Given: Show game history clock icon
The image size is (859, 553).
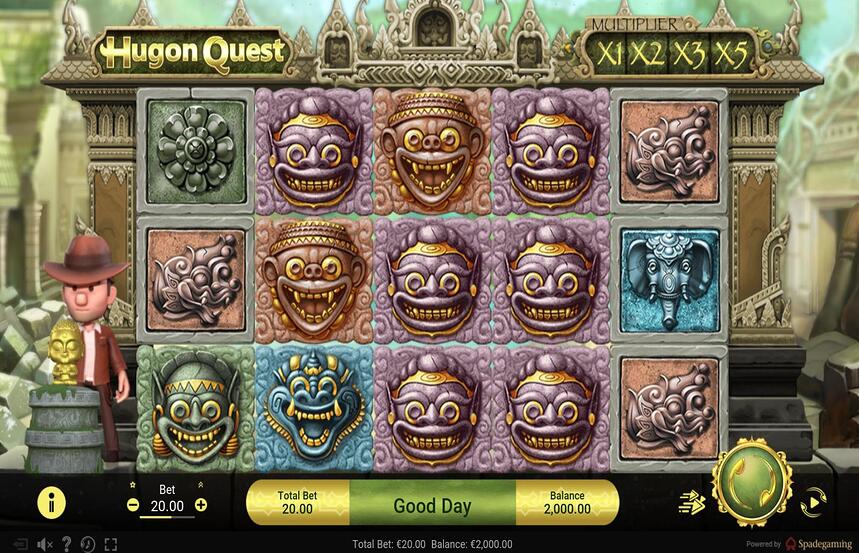Looking at the screenshot, I should pyautogui.click(x=88, y=544).
